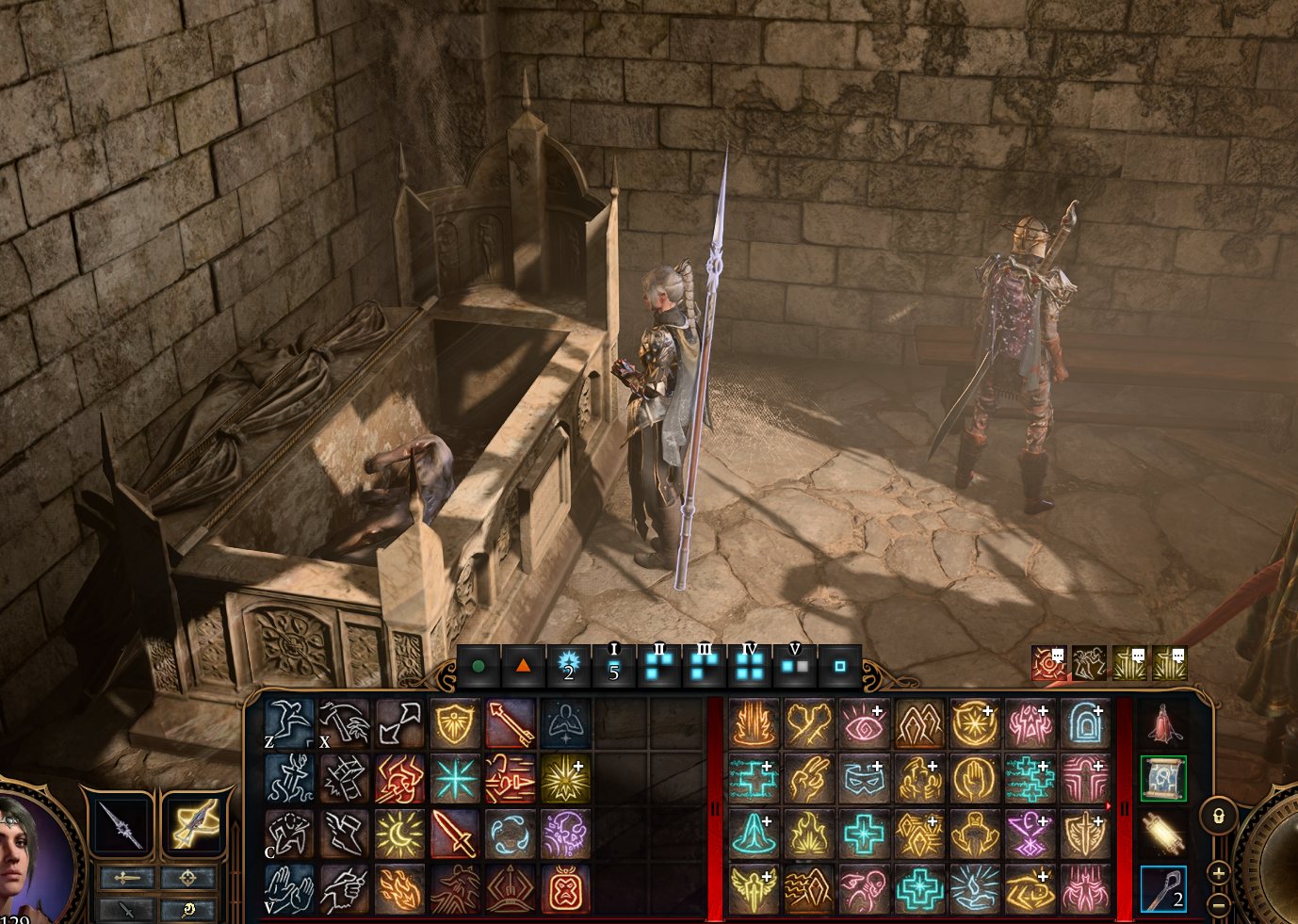This screenshot has width=1298, height=924.
Task: Select the Jump action icon
Action: pos(289,723)
